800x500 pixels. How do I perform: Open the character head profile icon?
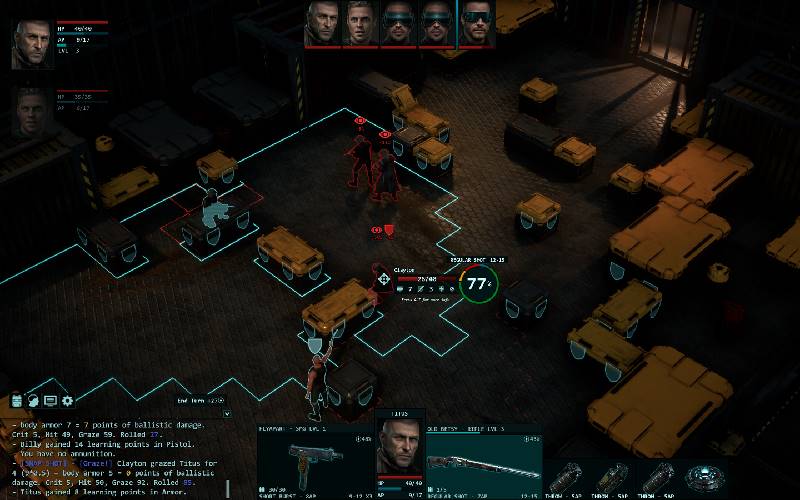(x=33, y=401)
